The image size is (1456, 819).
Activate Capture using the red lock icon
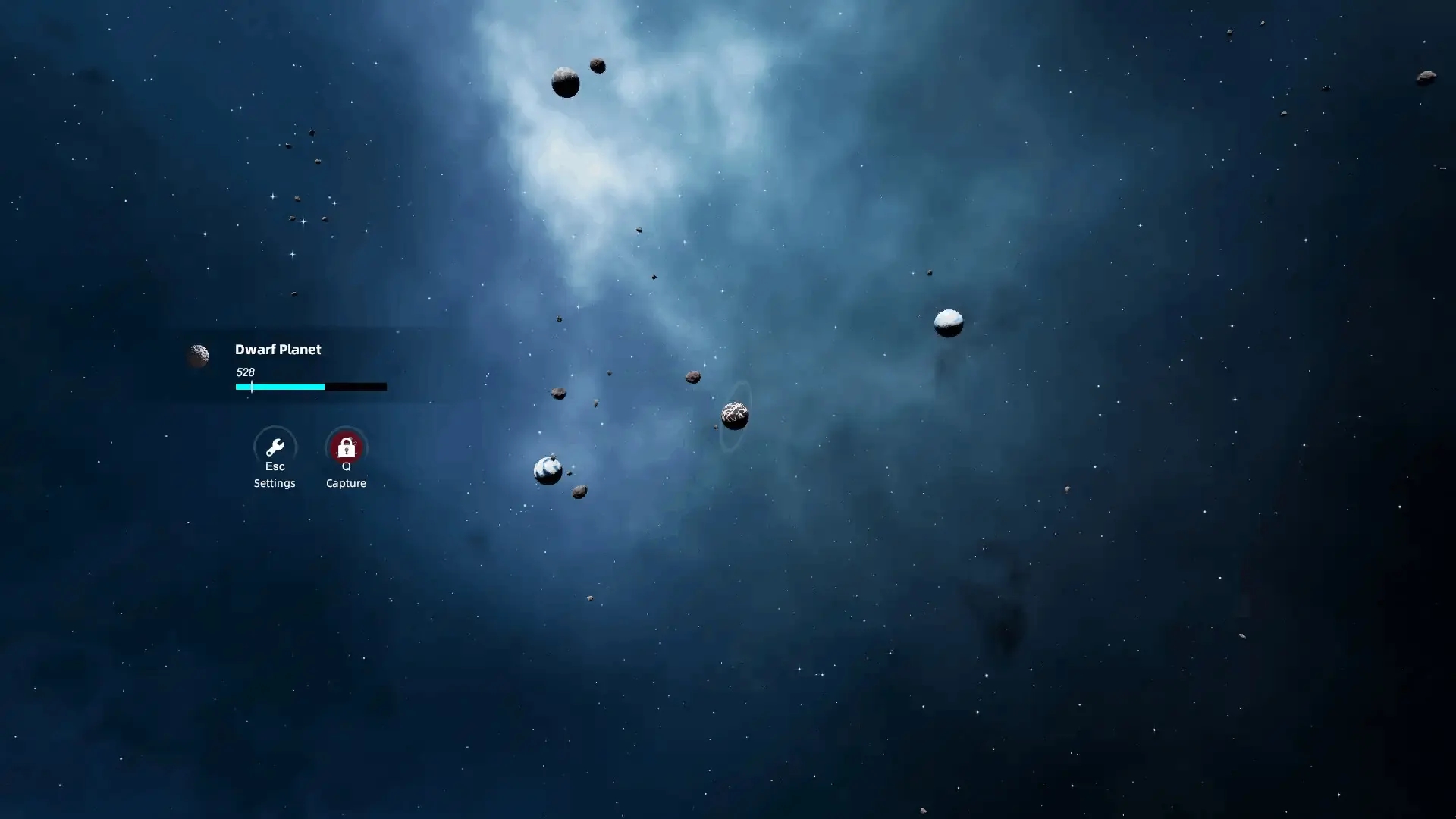pyautogui.click(x=346, y=446)
